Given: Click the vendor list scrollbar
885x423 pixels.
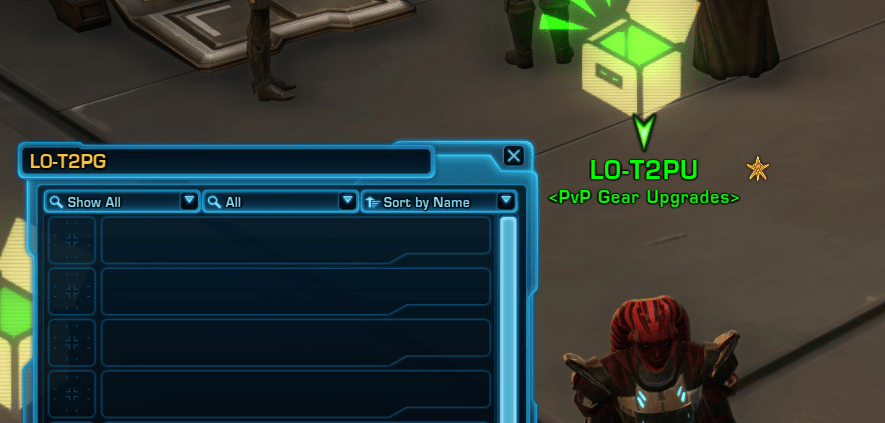Looking at the screenshot, I should click(x=508, y=300).
